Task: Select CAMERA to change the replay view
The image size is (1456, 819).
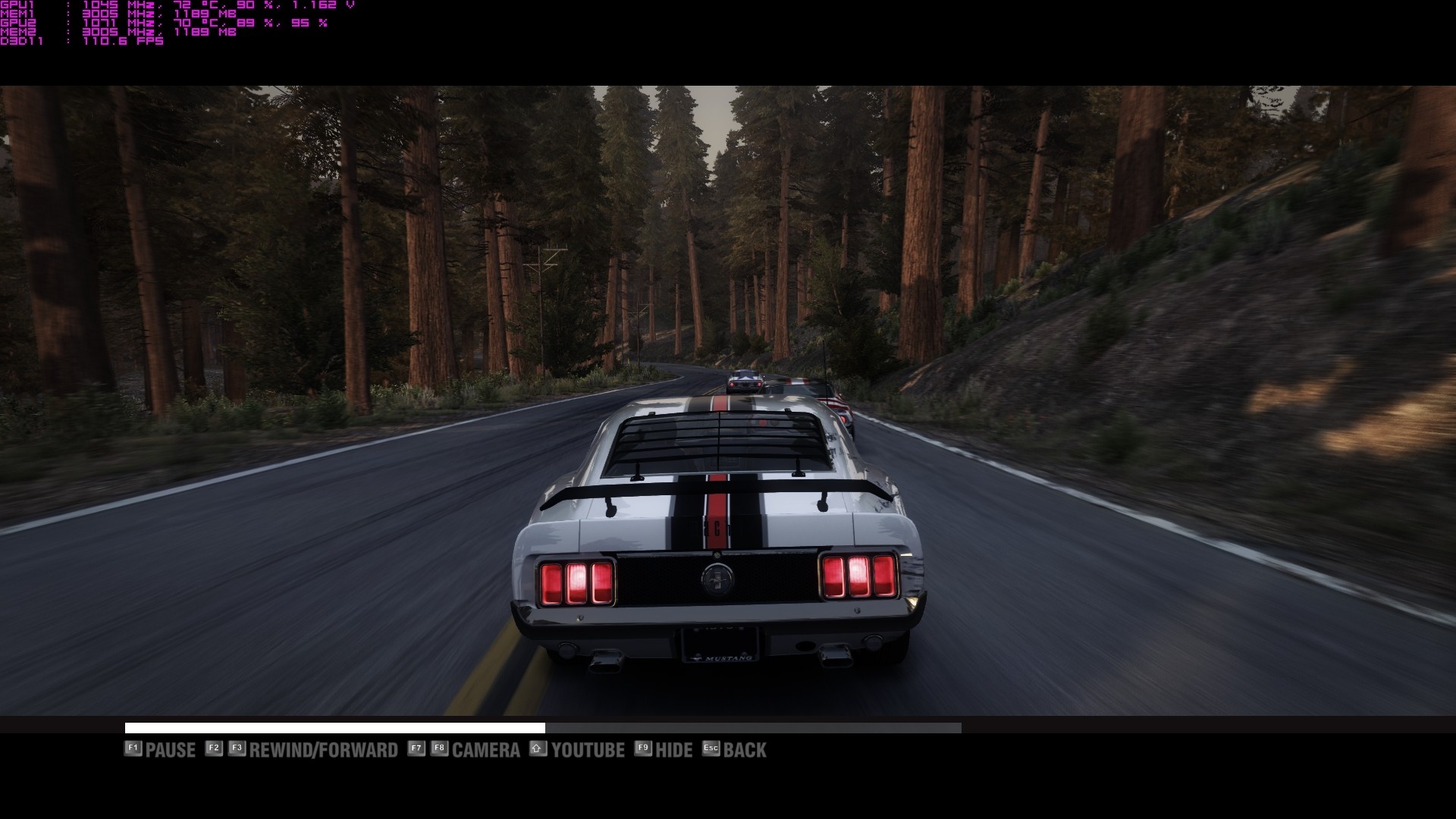Action: (x=485, y=749)
